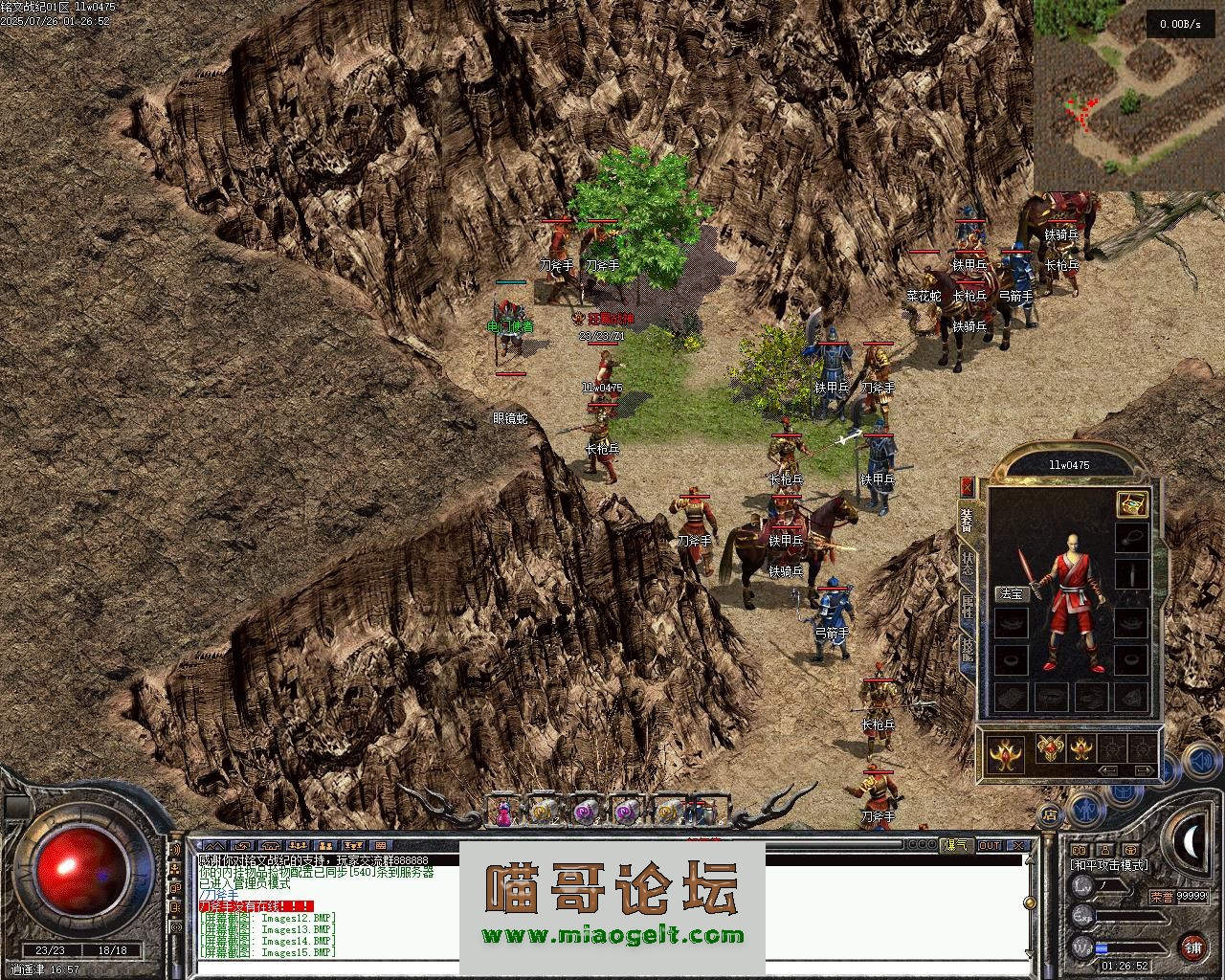Close the character equipment panel
This screenshot has height=980, width=1225.
click(967, 487)
